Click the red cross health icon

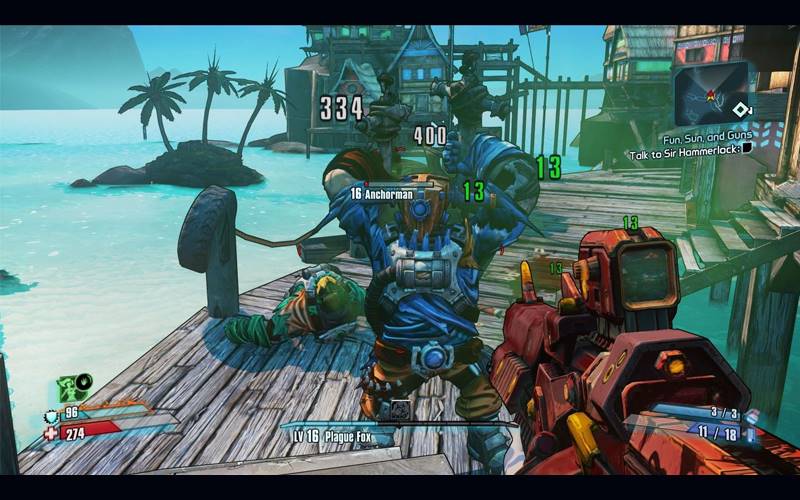click(51, 433)
